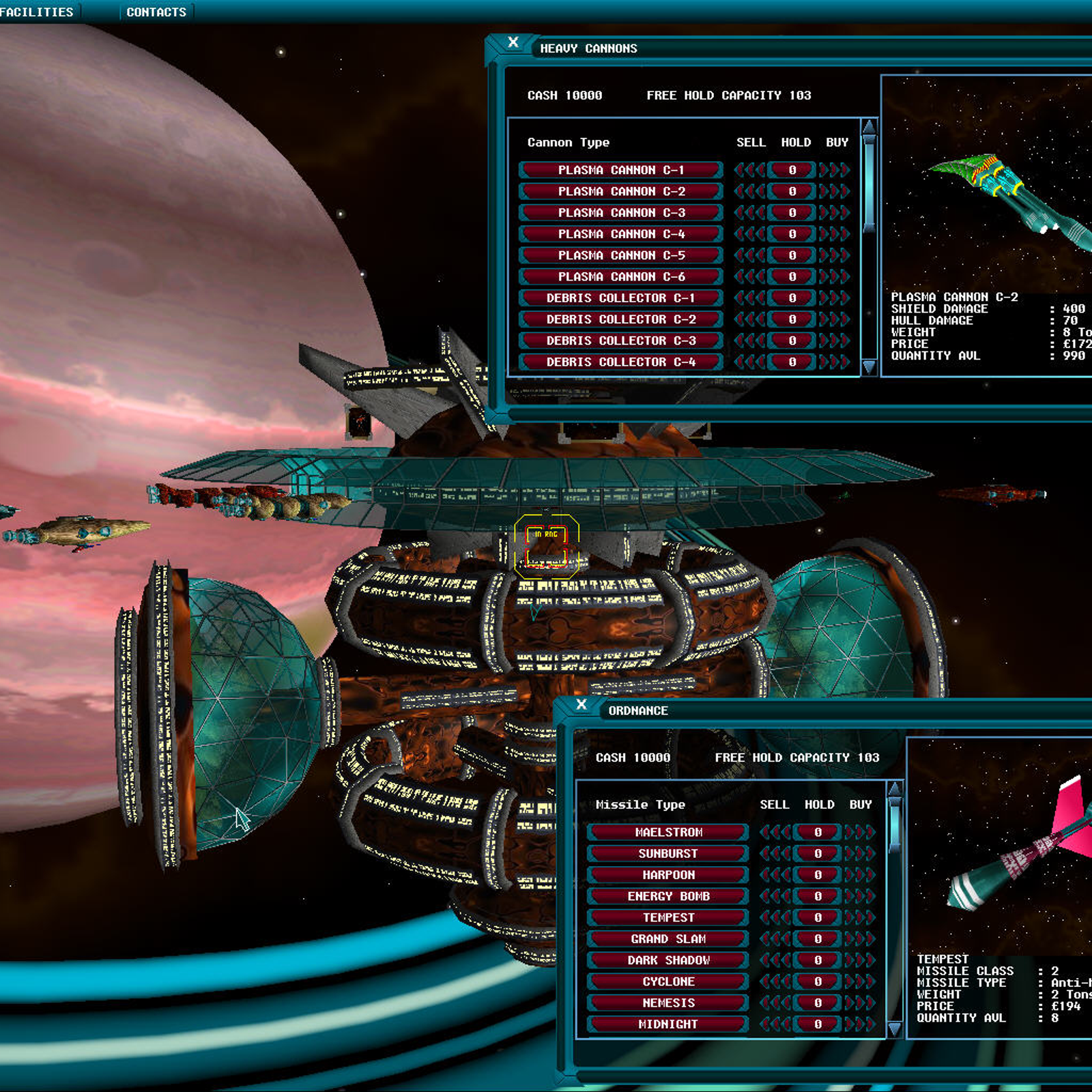
Task: Choose the Plasma Cannon C-4 row
Action: (620, 234)
